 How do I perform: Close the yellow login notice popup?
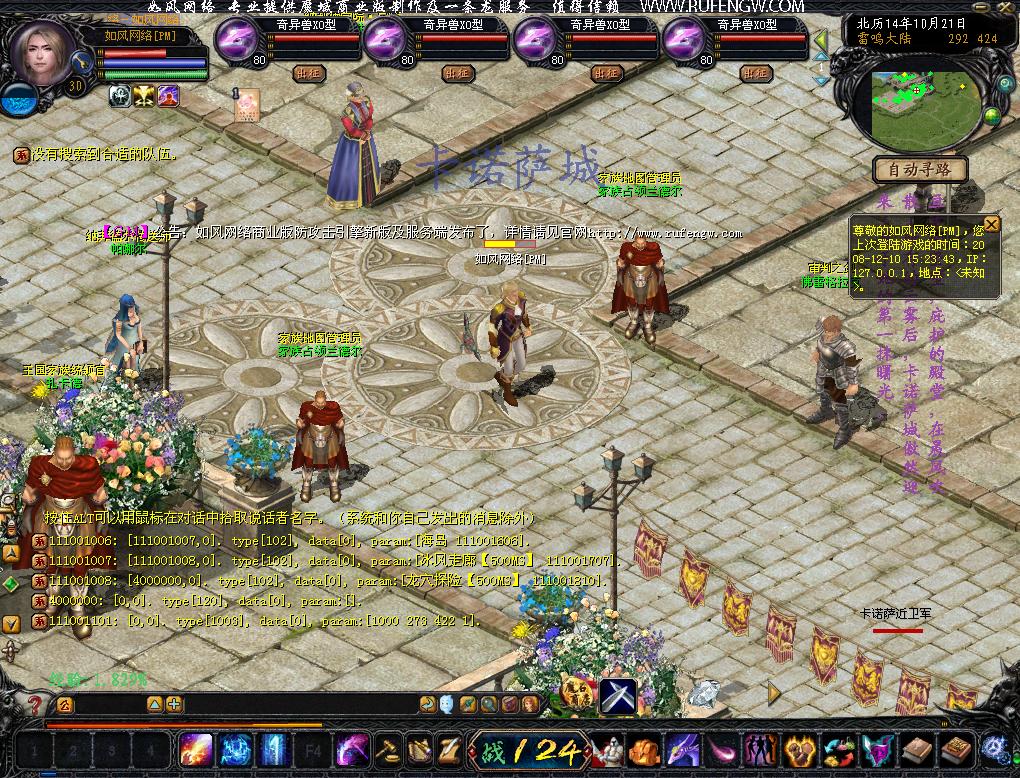tap(991, 224)
